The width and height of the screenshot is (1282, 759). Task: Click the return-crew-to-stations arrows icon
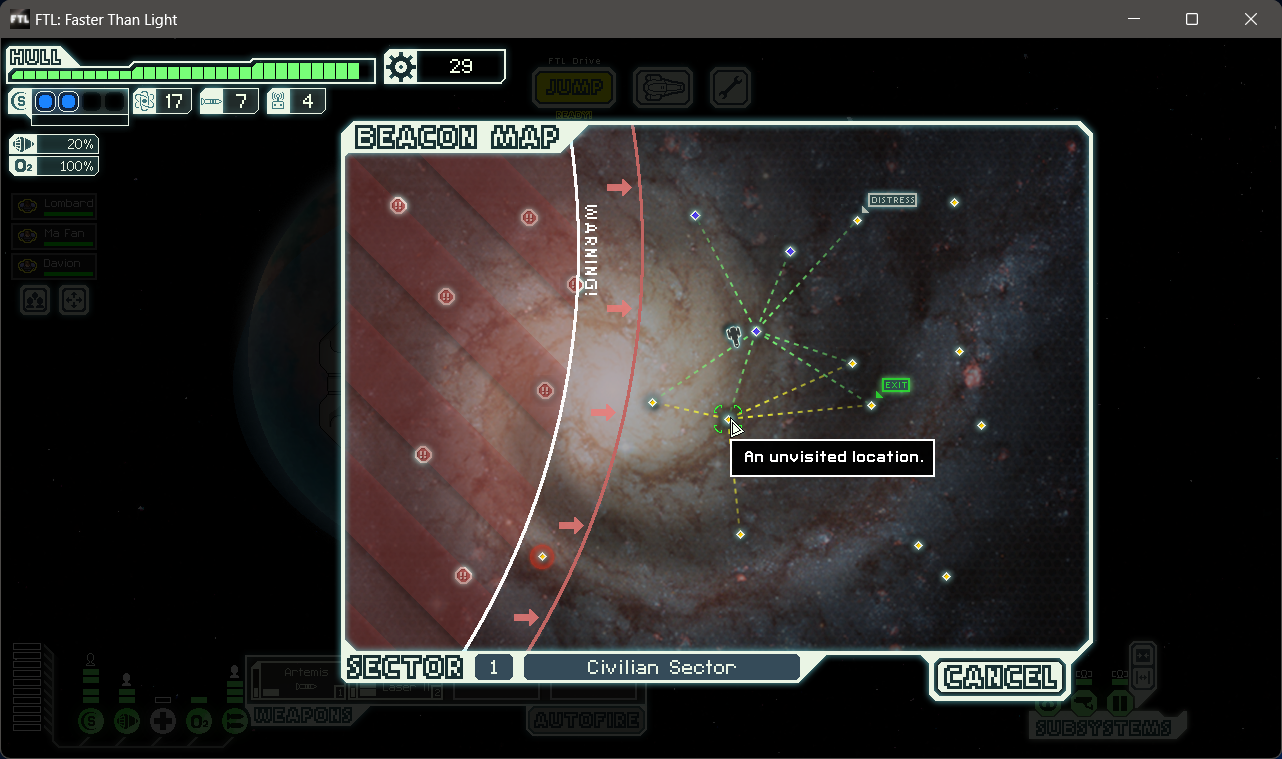point(74,300)
